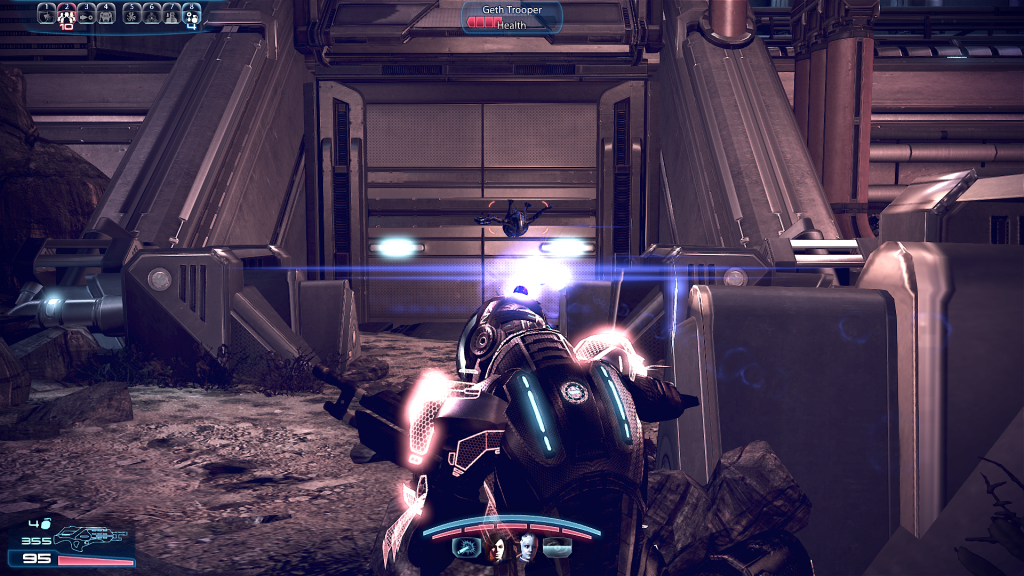
Task: Trigger the power in hotbar slot 4
Action: 106,13
